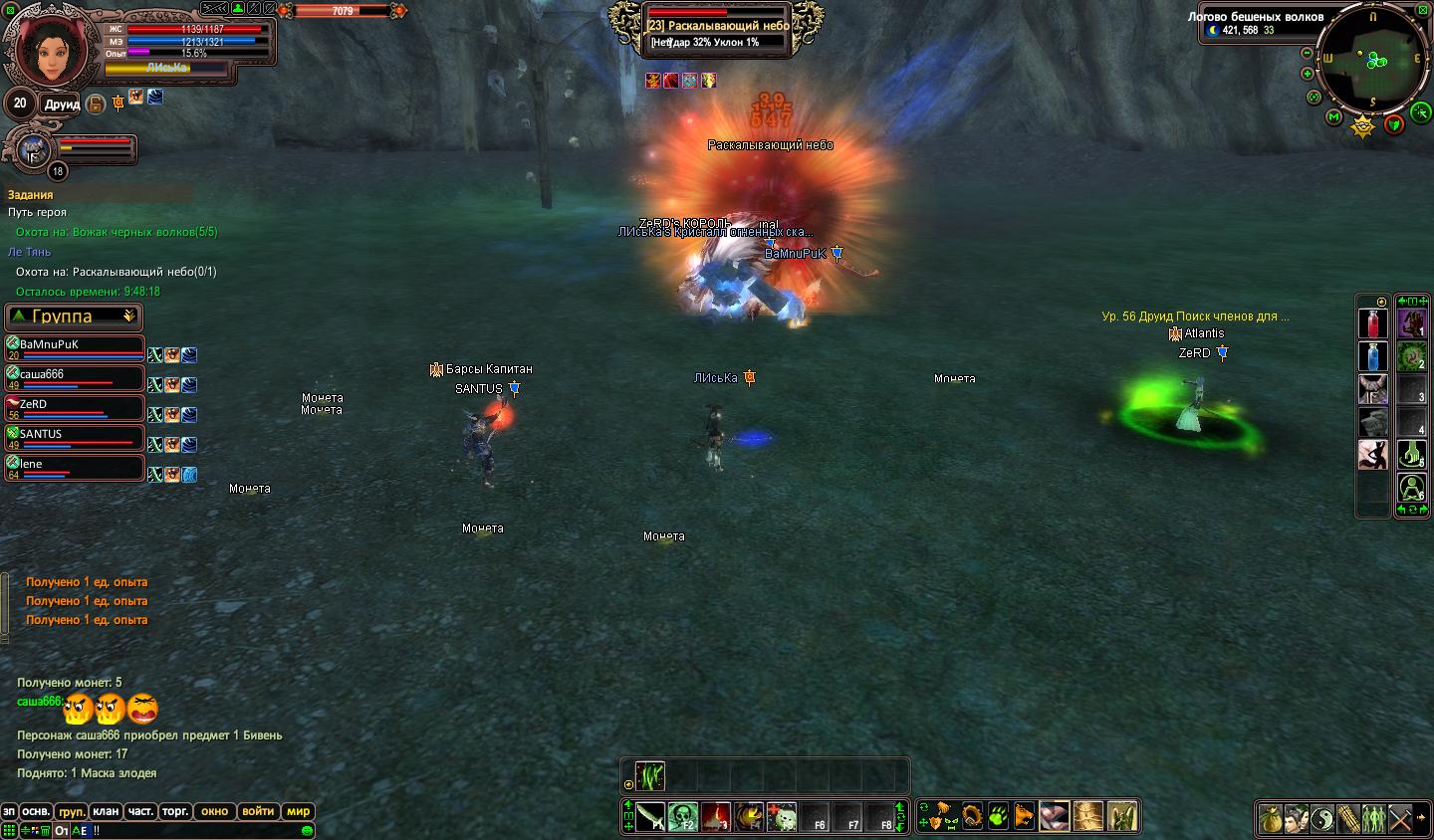Open the world map with M button
The height and width of the screenshot is (840, 1434).
[x=1334, y=117]
